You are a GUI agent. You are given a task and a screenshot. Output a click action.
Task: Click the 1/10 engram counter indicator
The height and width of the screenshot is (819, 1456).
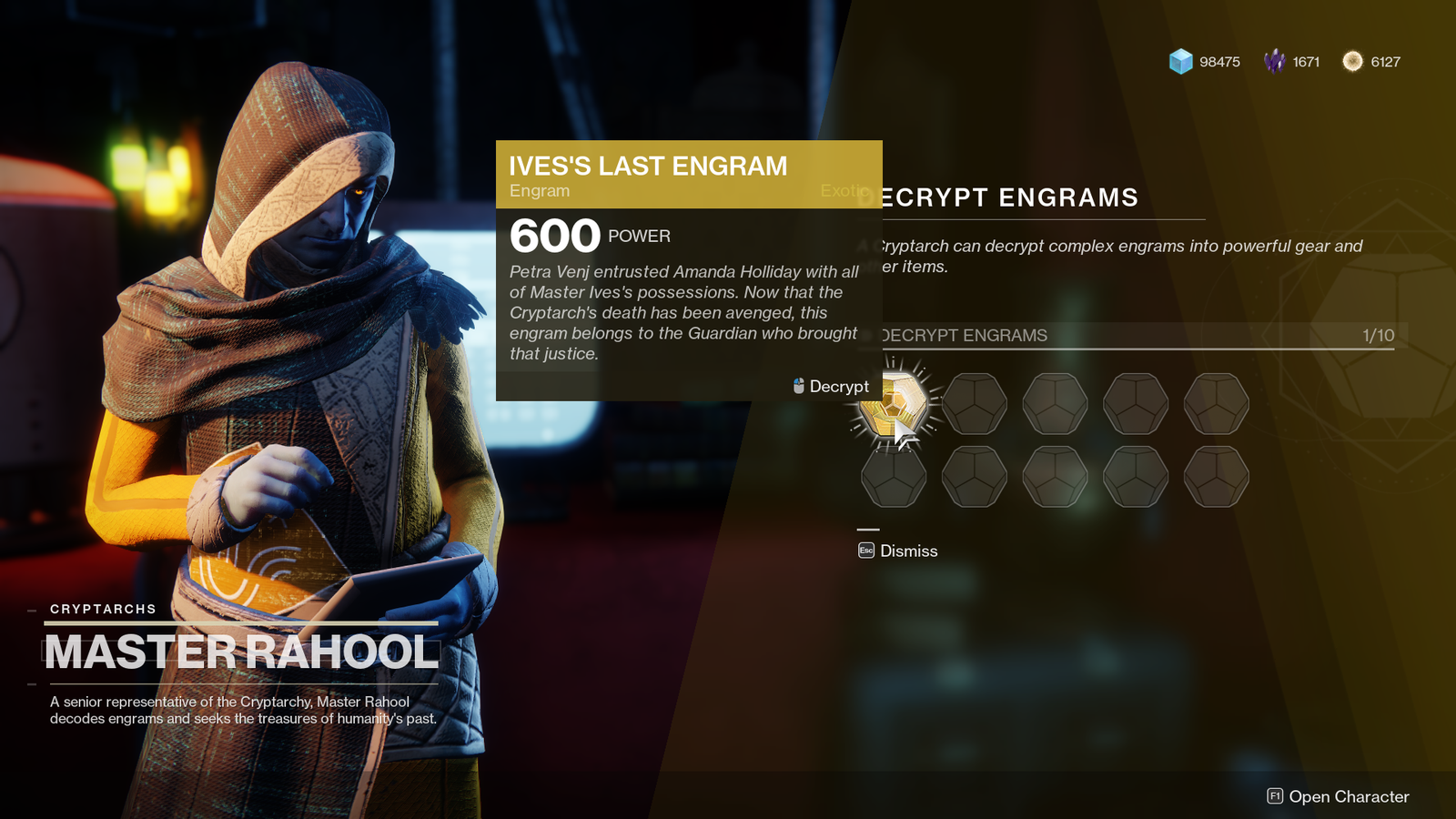1374,335
